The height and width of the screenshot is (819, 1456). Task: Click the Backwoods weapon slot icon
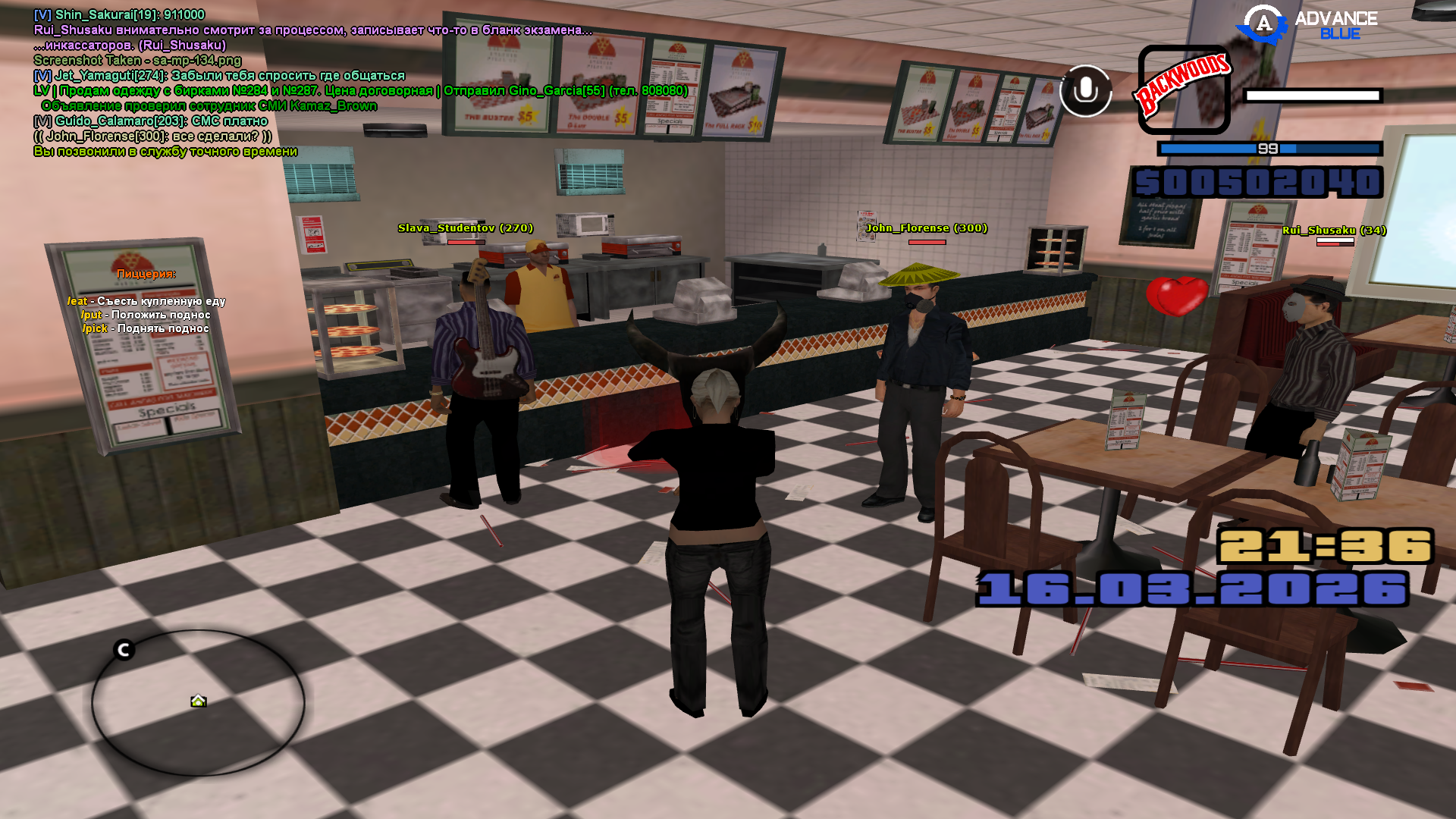(1184, 89)
